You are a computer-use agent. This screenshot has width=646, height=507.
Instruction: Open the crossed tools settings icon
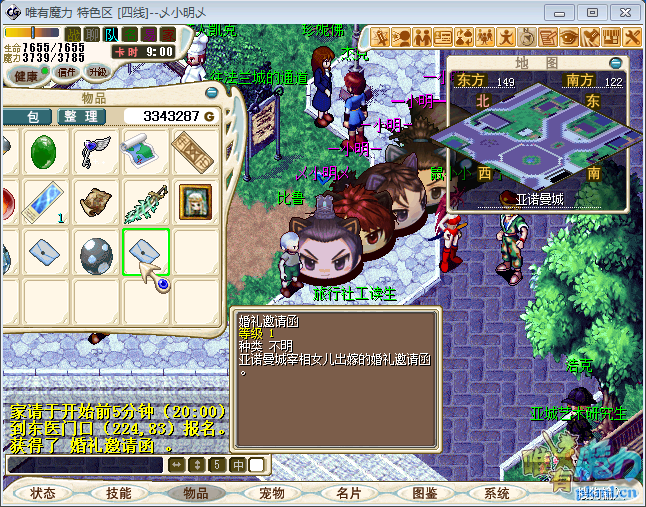(633, 37)
